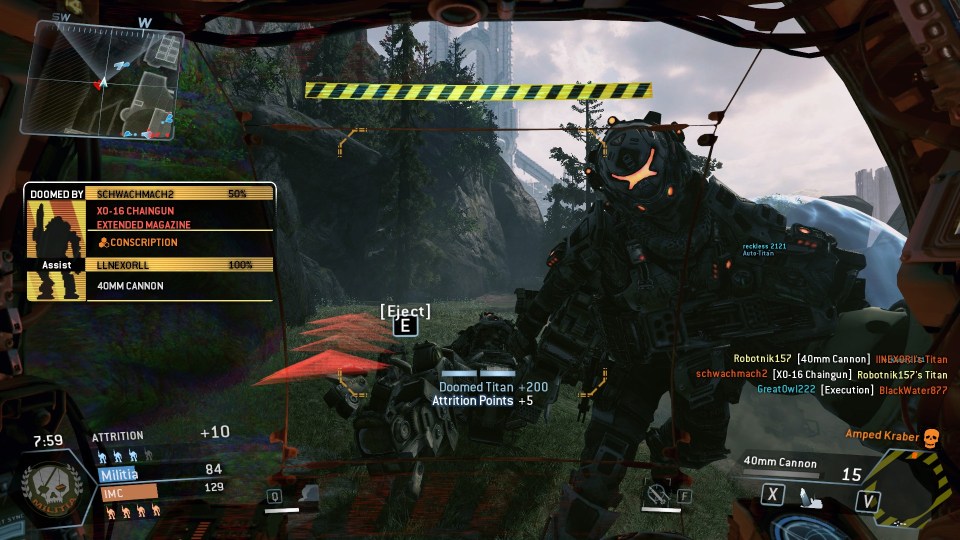Viewport: 960px width, 540px height.
Task: Click the rocket icon between X and V
Action: 817,496
